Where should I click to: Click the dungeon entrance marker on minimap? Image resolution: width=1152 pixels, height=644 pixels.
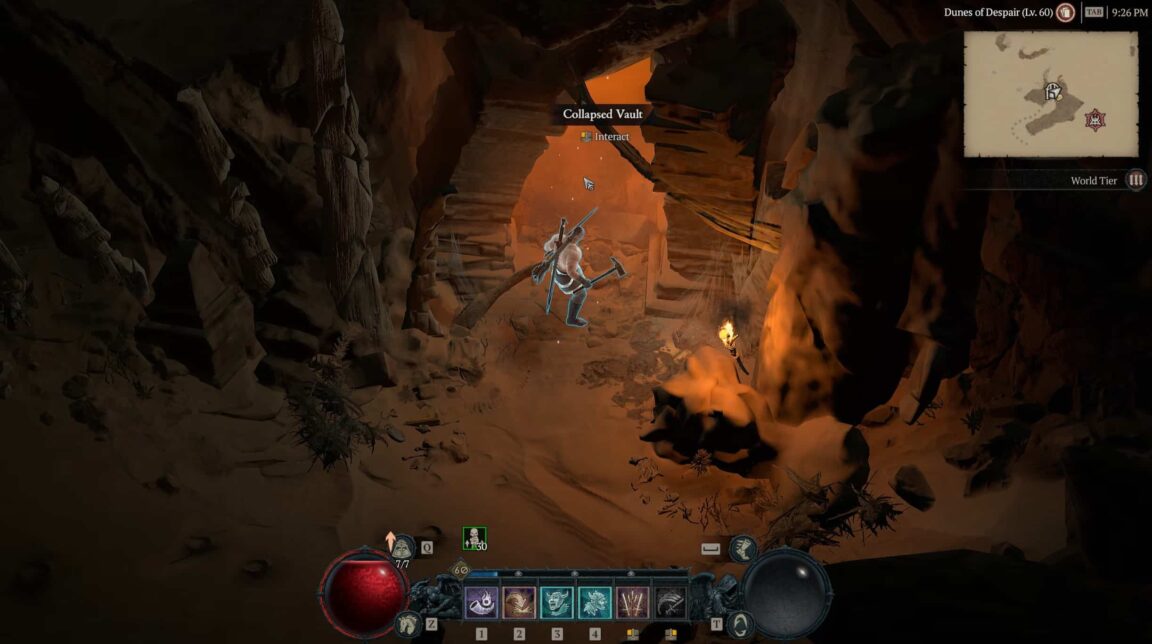click(1052, 93)
